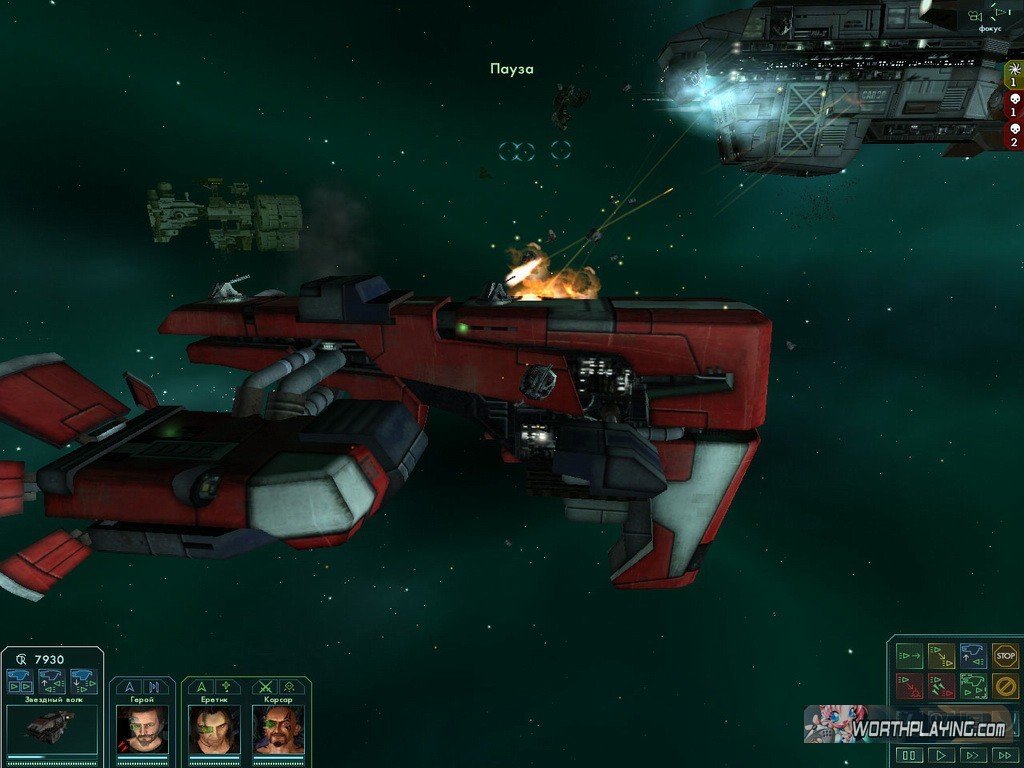Click the crossed-swords icon above Корсар
Viewport: 1024px width, 768px height.
click(x=265, y=687)
